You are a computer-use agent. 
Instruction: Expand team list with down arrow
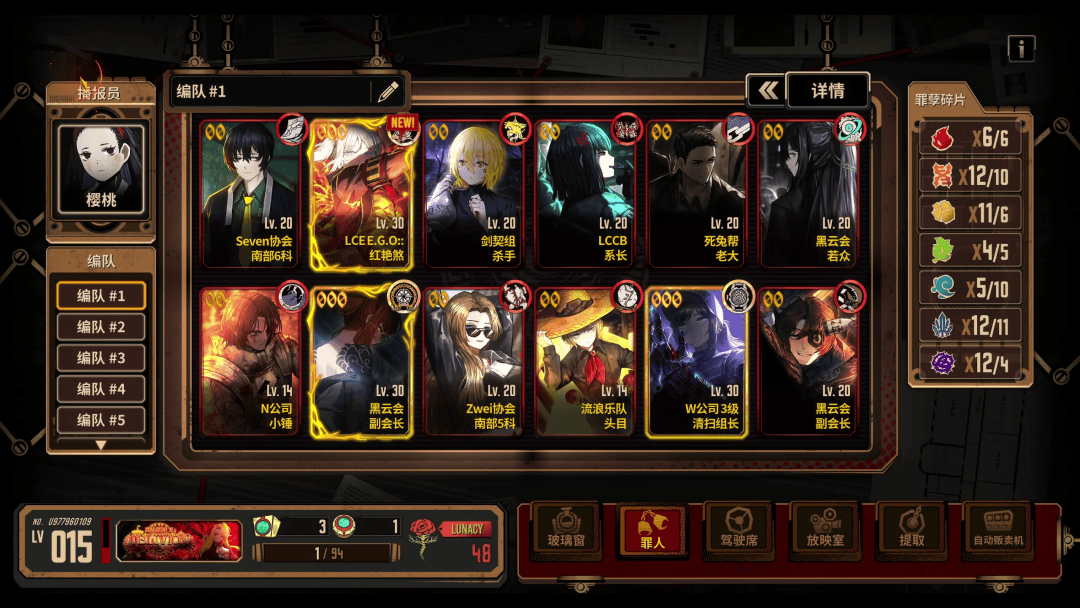click(101, 445)
